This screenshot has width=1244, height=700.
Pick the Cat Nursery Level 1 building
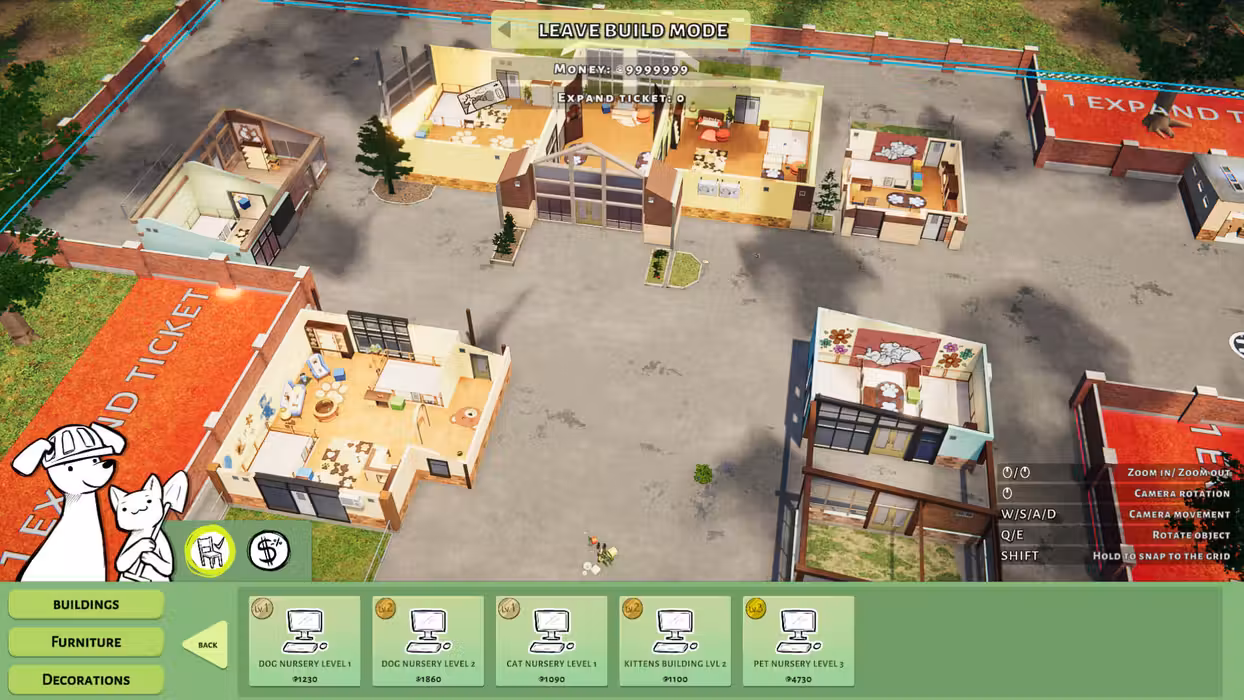[552, 641]
